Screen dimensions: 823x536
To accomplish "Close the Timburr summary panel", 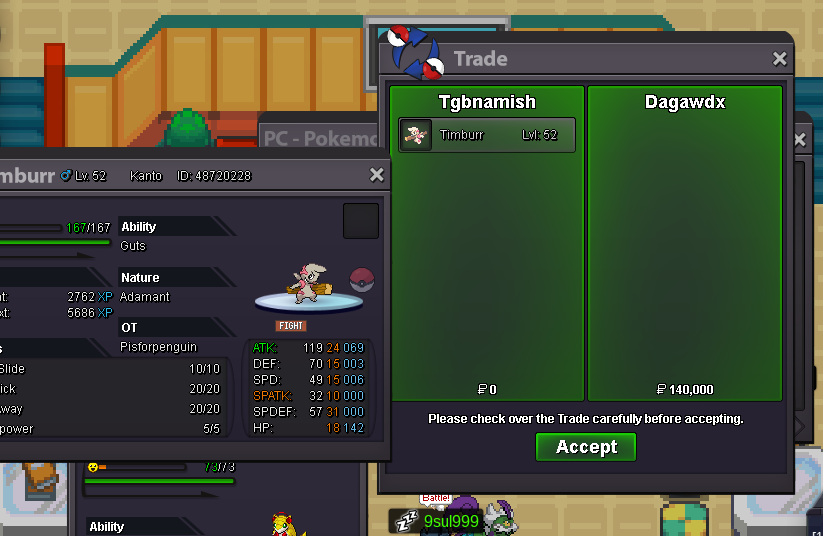I will (377, 175).
